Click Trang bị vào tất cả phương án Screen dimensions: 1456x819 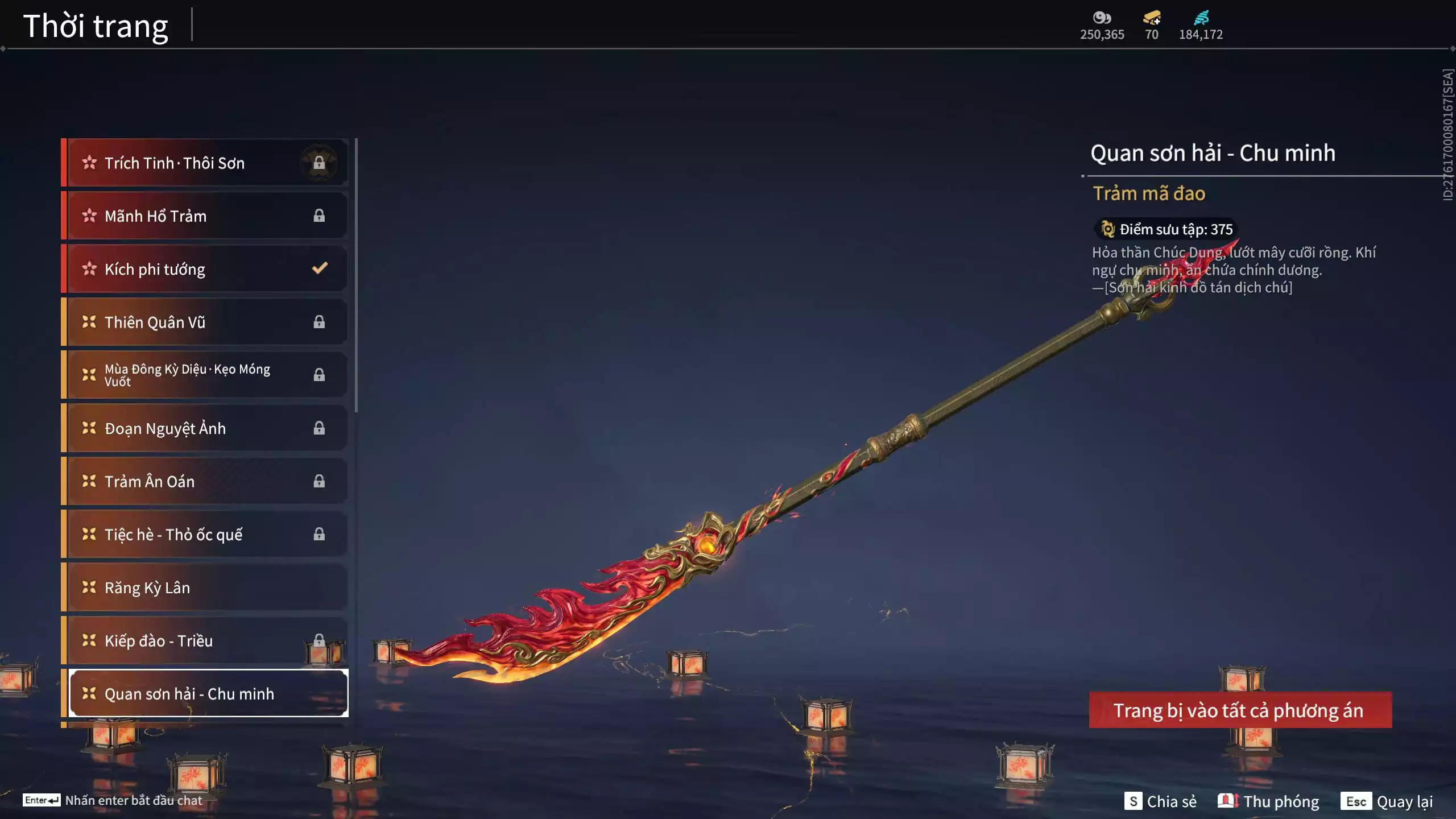[x=1240, y=710]
